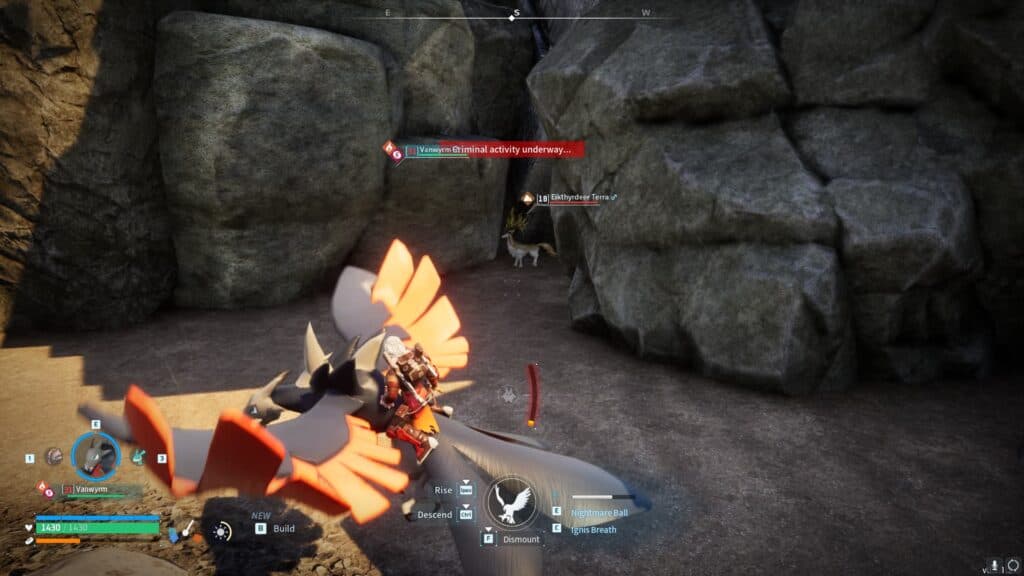Use the Ignis Breath skill

(594, 529)
